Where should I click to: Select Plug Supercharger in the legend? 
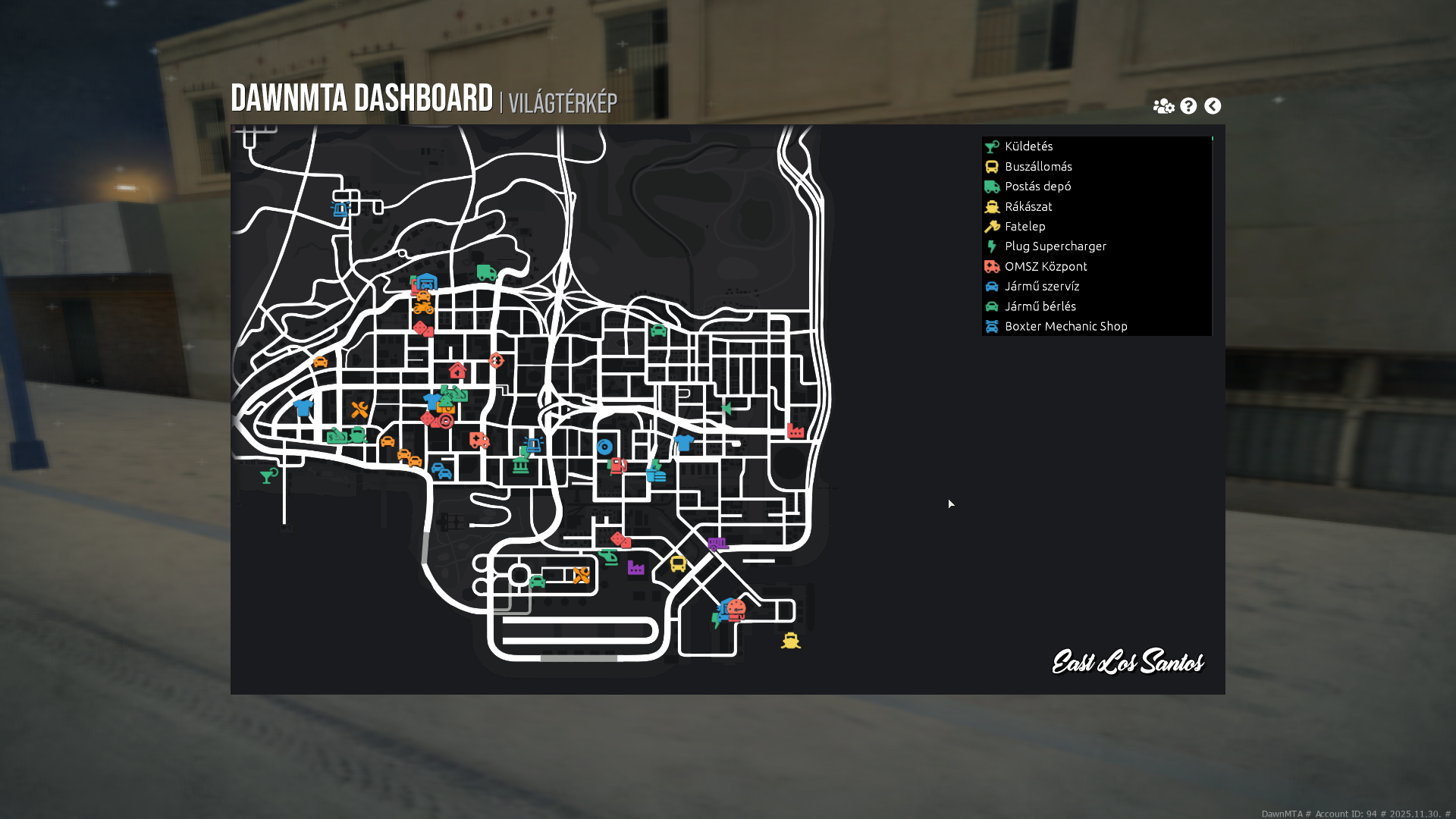[1055, 246]
